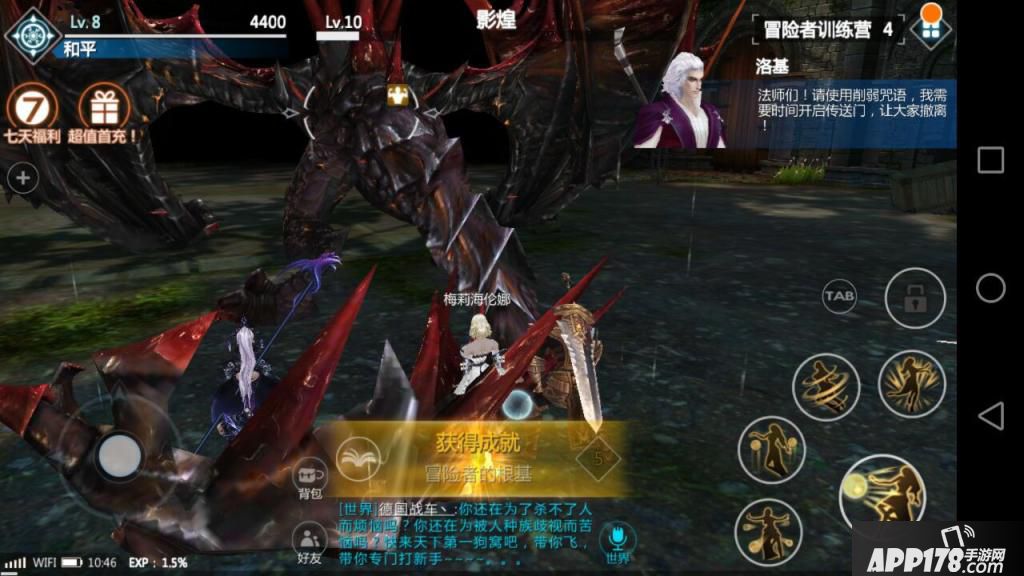Tap the TAB target switch button

(x=839, y=296)
